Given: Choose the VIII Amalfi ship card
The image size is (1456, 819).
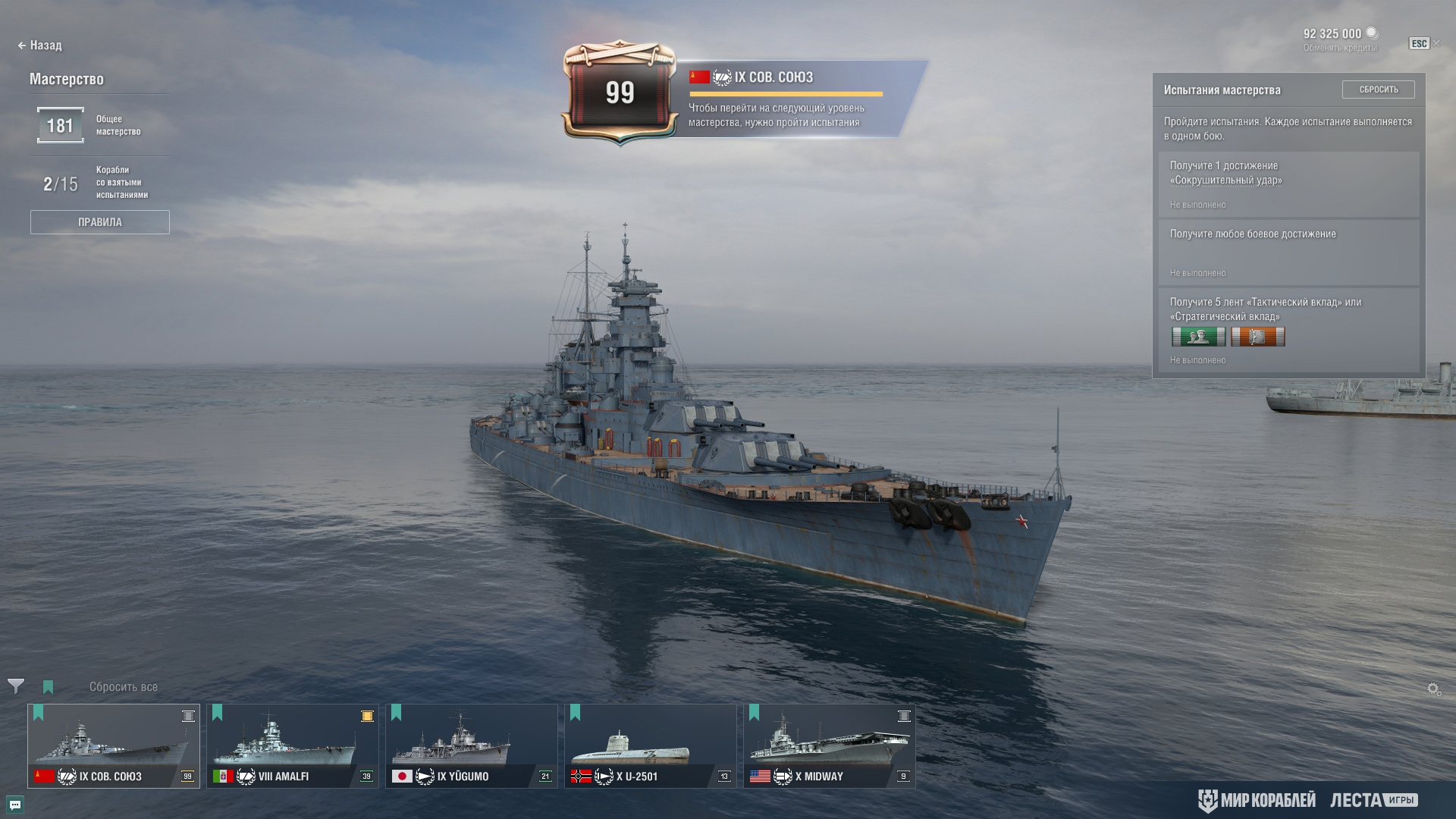Looking at the screenshot, I should coord(293,746).
